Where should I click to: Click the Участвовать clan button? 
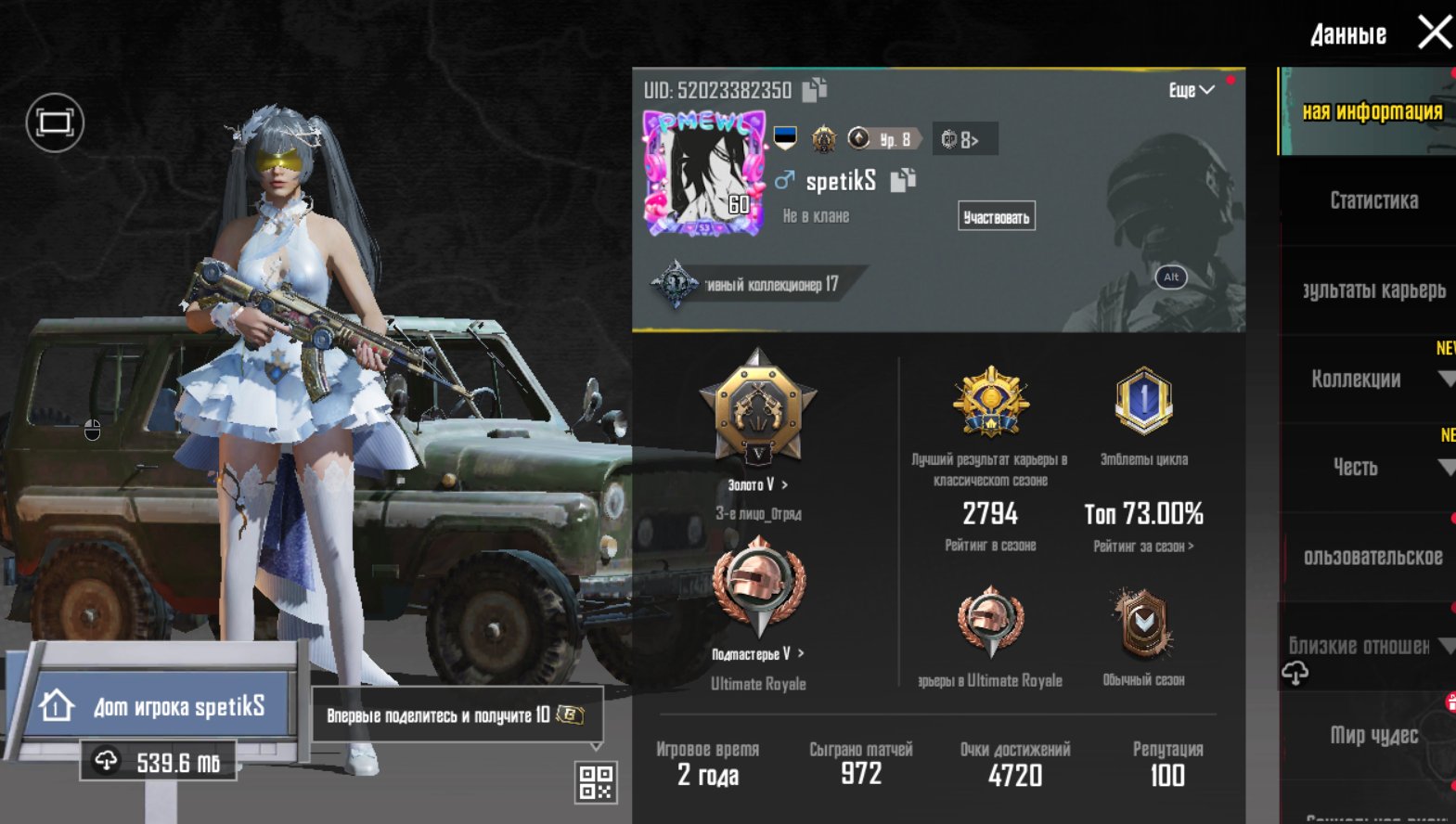tap(996, 217)
